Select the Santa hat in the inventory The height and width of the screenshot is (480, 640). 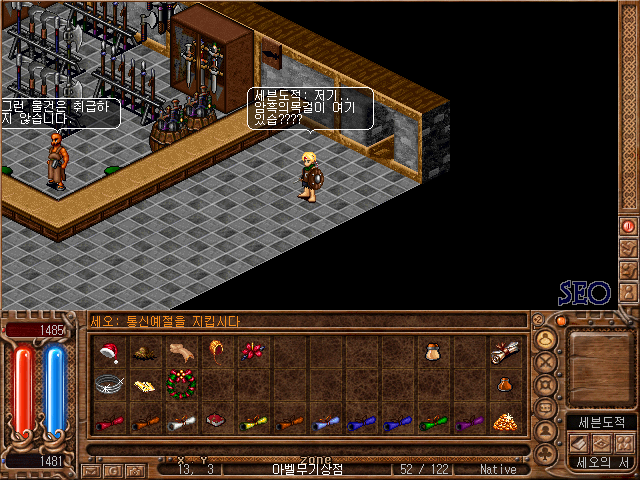coord(110,351)
